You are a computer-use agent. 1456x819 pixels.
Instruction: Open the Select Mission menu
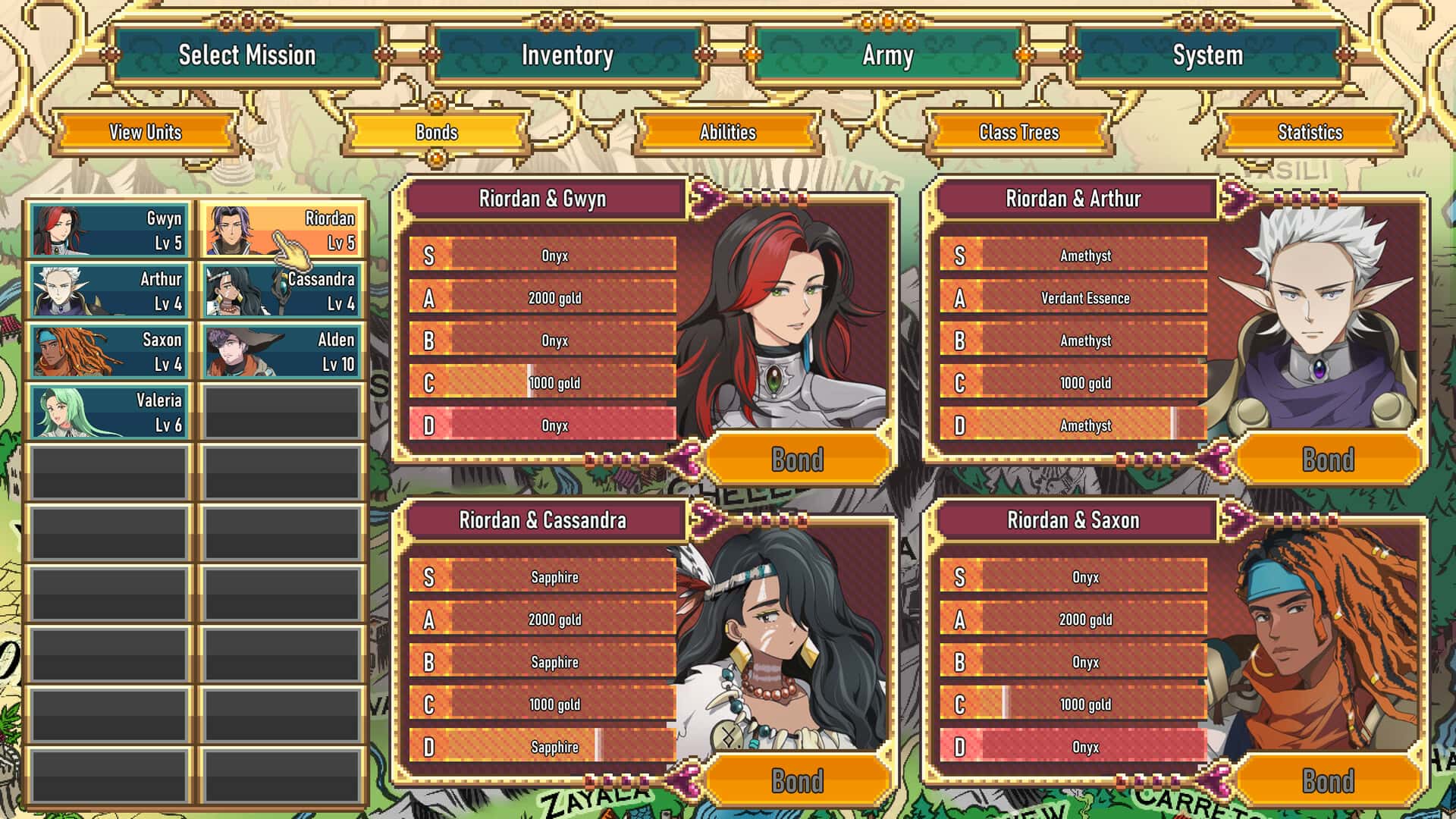pyautogui.click(x=246, y=55)
